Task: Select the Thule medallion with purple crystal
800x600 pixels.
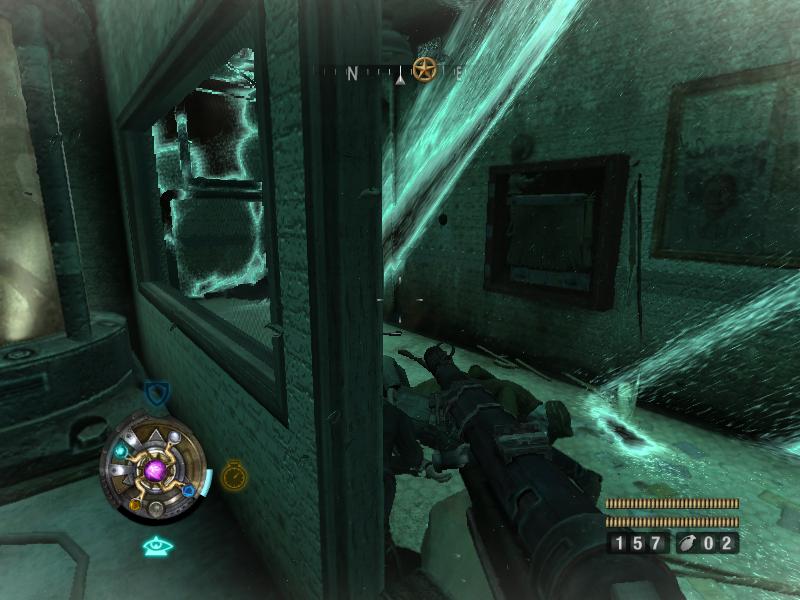Action: [155, 468]
